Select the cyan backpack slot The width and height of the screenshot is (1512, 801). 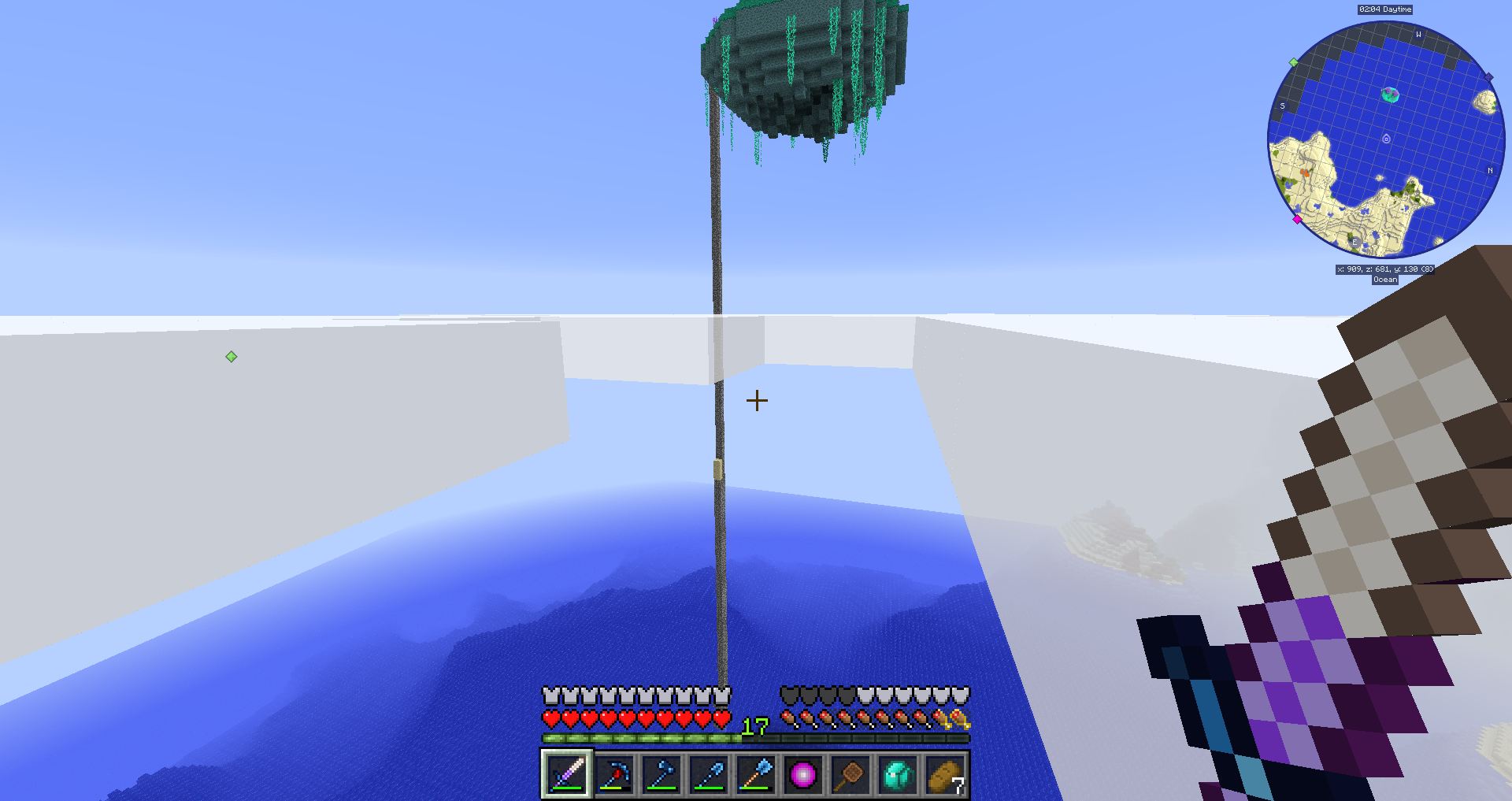(898, 775)
